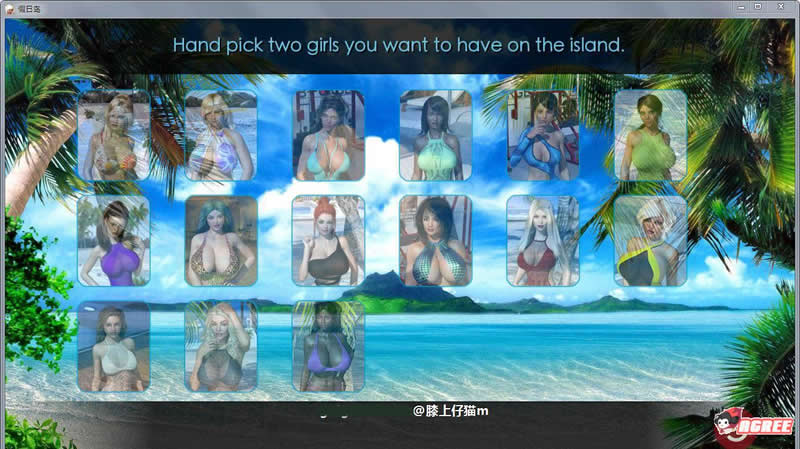This screenshot has height=449, width=800.
Task: Choose the blonde girl in the light blue halter
Action: pyautogui.click(x=221, y=135)
